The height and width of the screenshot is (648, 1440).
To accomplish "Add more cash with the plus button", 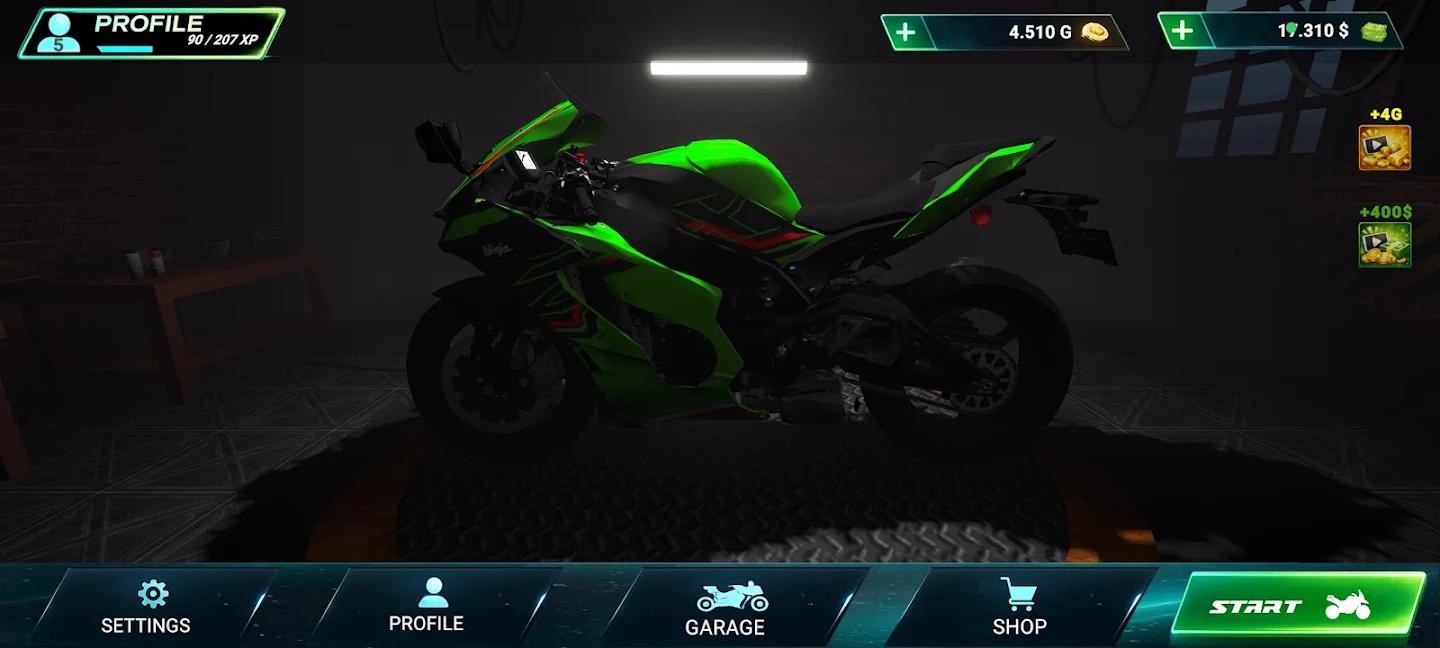I will tap(1182, 31).
